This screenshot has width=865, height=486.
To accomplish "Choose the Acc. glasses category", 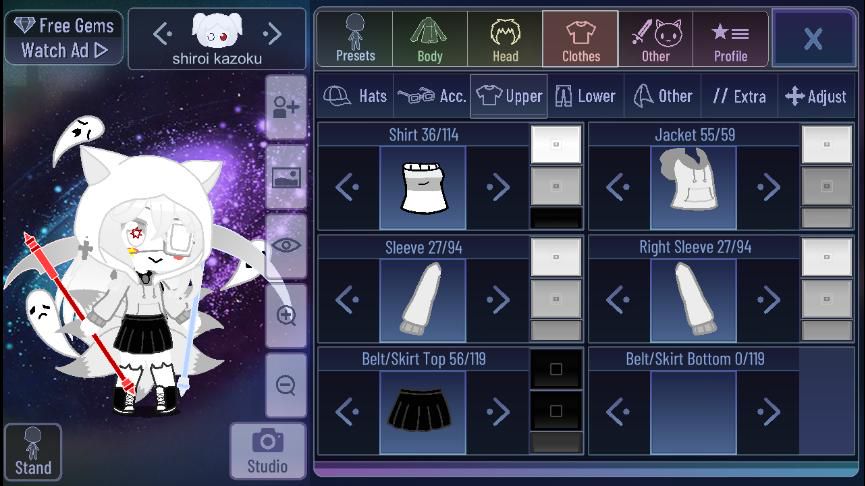I will click(432, 96).
